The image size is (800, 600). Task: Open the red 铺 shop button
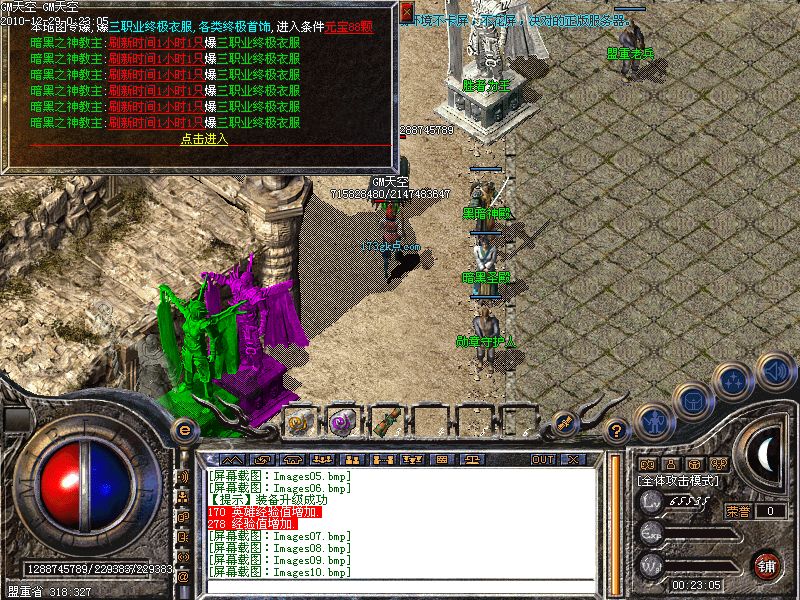(767, 563)
